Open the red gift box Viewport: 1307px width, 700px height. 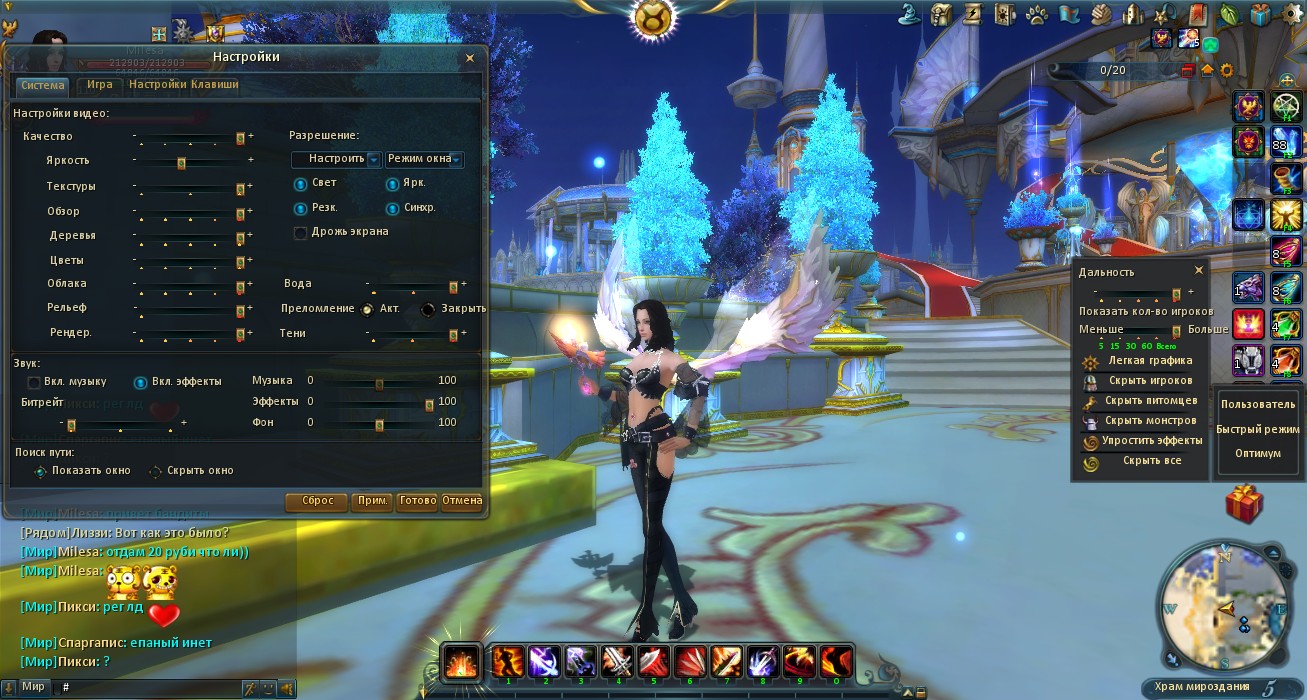click(1244, 503)
